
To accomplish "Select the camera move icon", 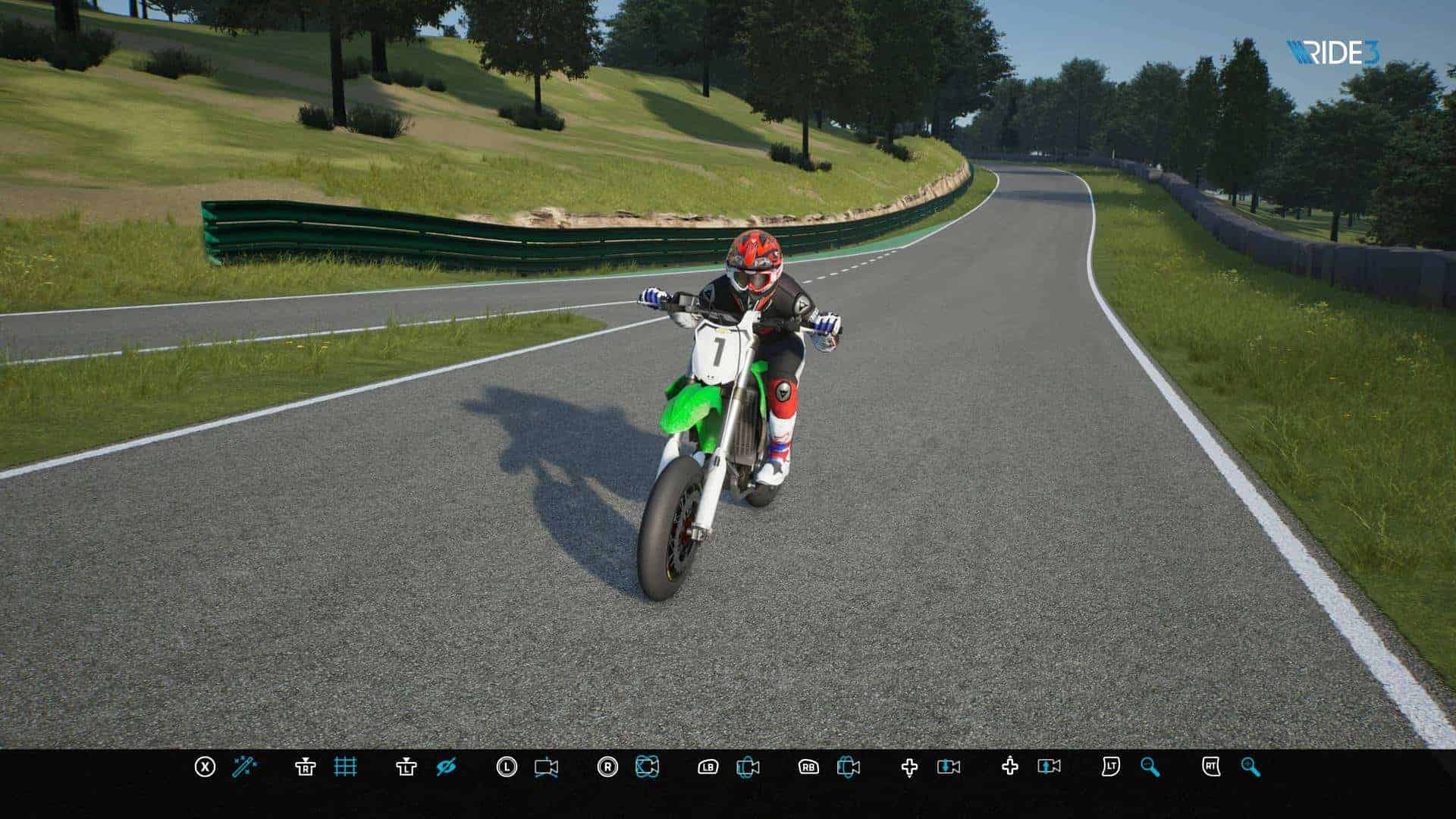I will 546,767.
